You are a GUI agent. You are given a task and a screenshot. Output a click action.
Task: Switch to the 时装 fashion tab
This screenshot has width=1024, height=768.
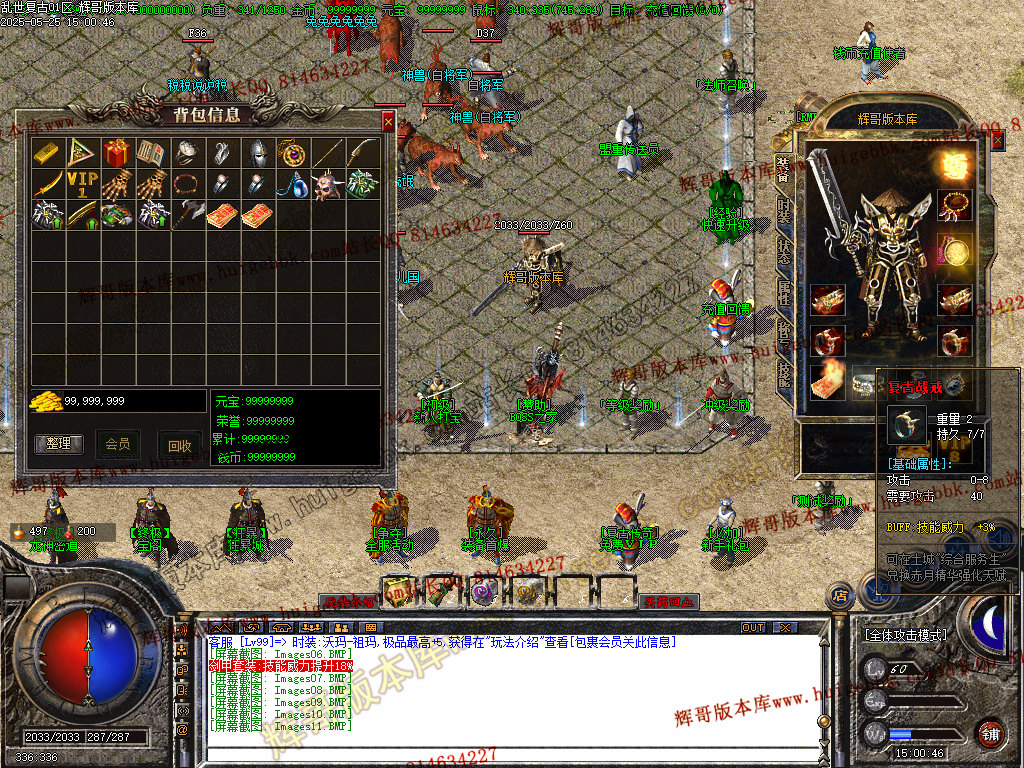click(x=784, y=213)
